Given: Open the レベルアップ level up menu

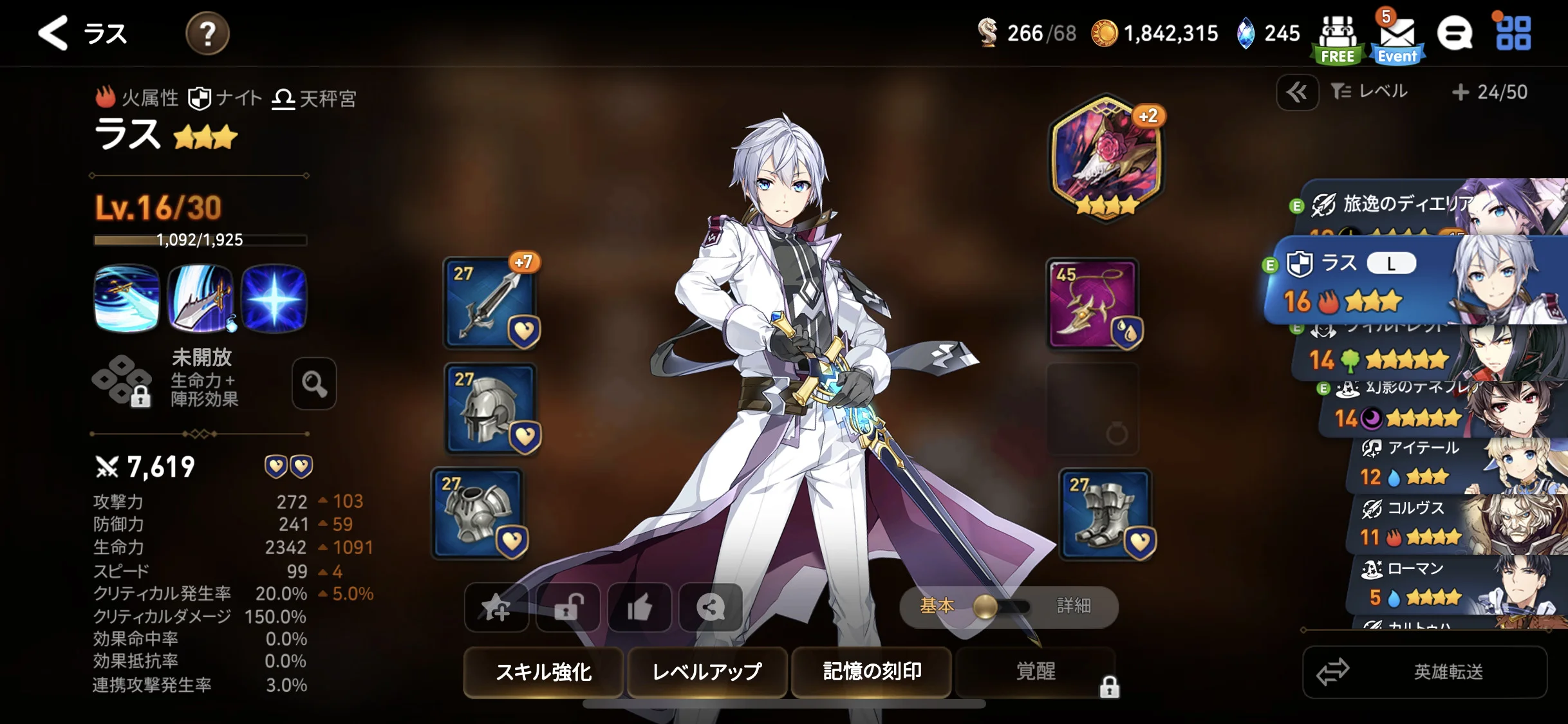Looking at the screenshot, I should pos(707,672).
